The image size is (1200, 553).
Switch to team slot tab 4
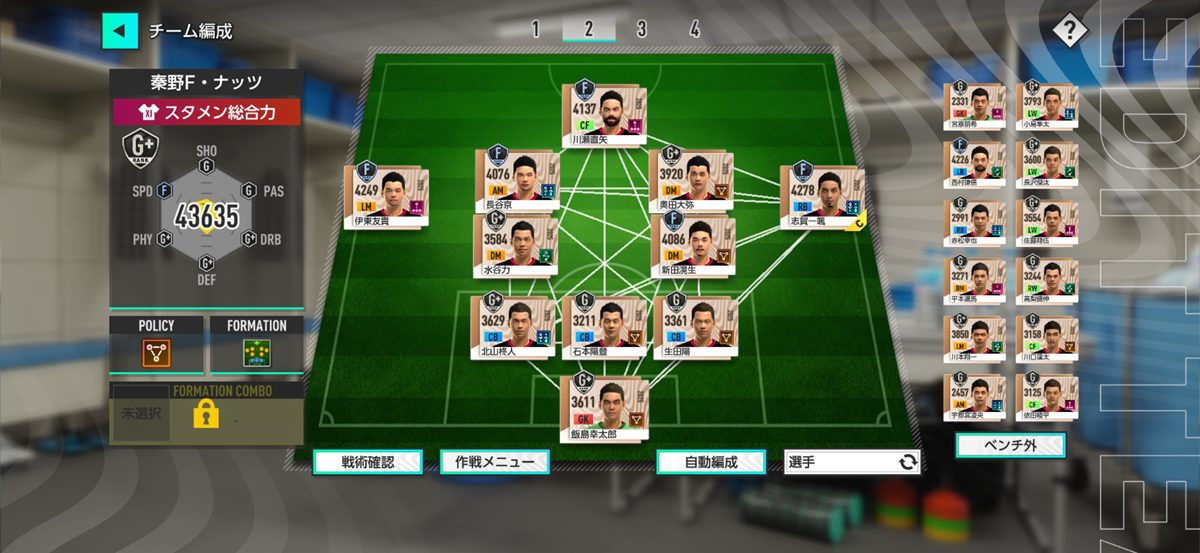point(694,29)
